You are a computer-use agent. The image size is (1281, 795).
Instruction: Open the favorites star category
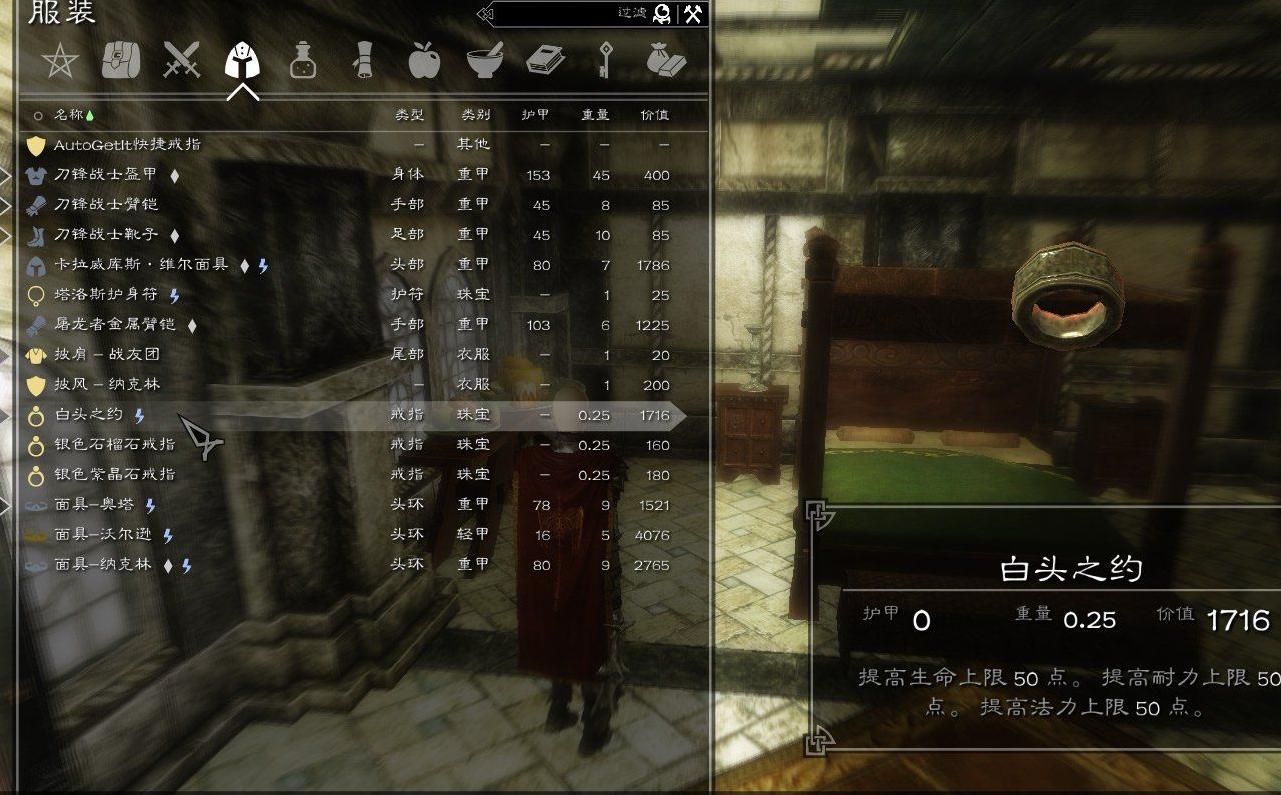tap(60, 61)
